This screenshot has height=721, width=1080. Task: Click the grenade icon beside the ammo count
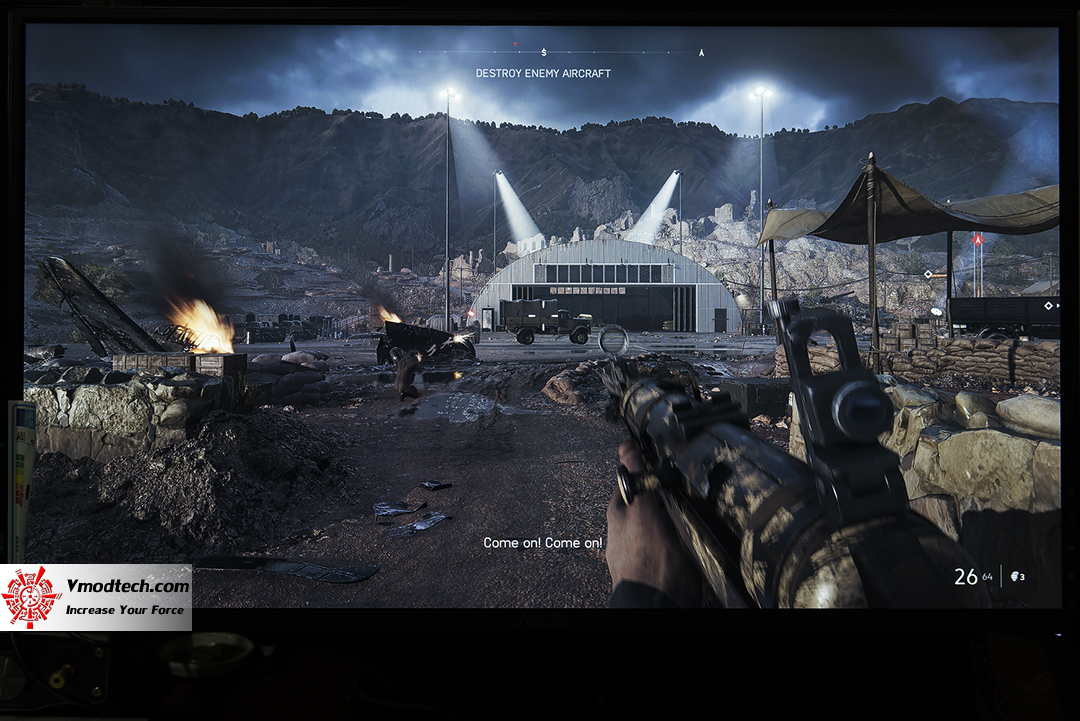(x=1017, y=577)
